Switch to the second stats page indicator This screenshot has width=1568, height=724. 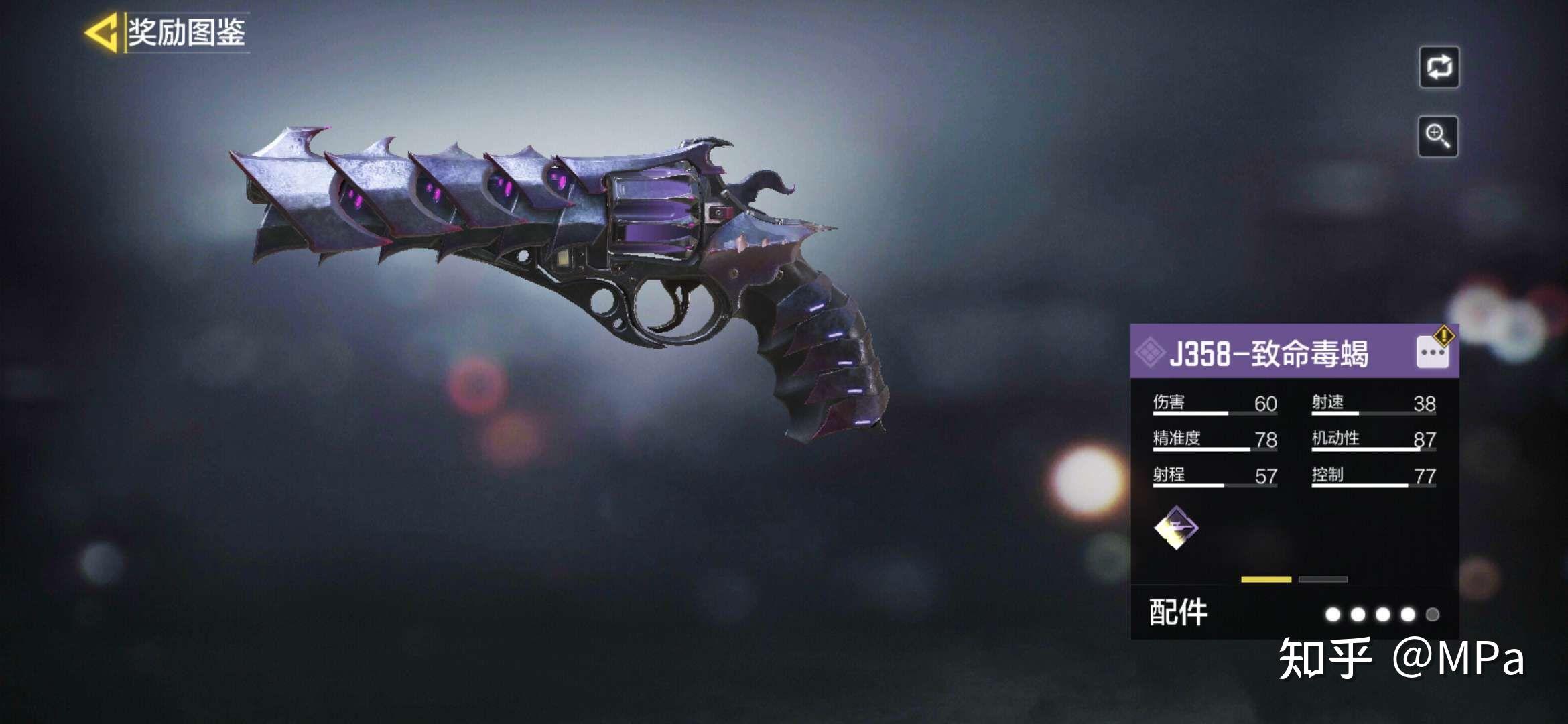1323,579
